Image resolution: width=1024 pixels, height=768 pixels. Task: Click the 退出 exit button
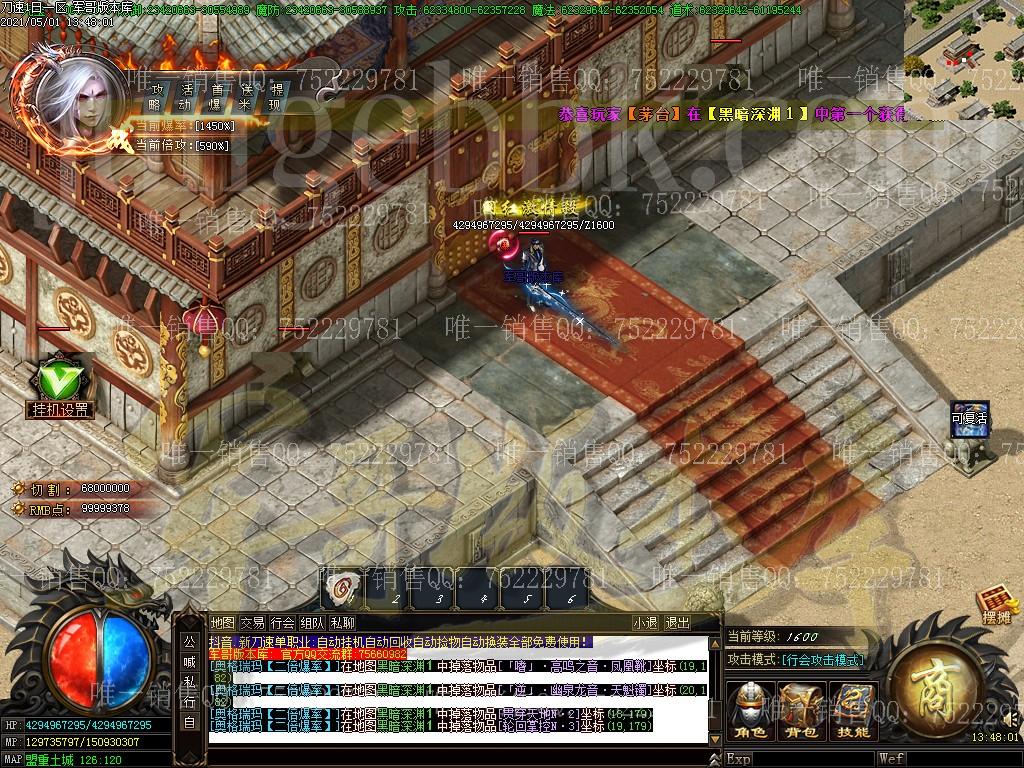point(678,623)
